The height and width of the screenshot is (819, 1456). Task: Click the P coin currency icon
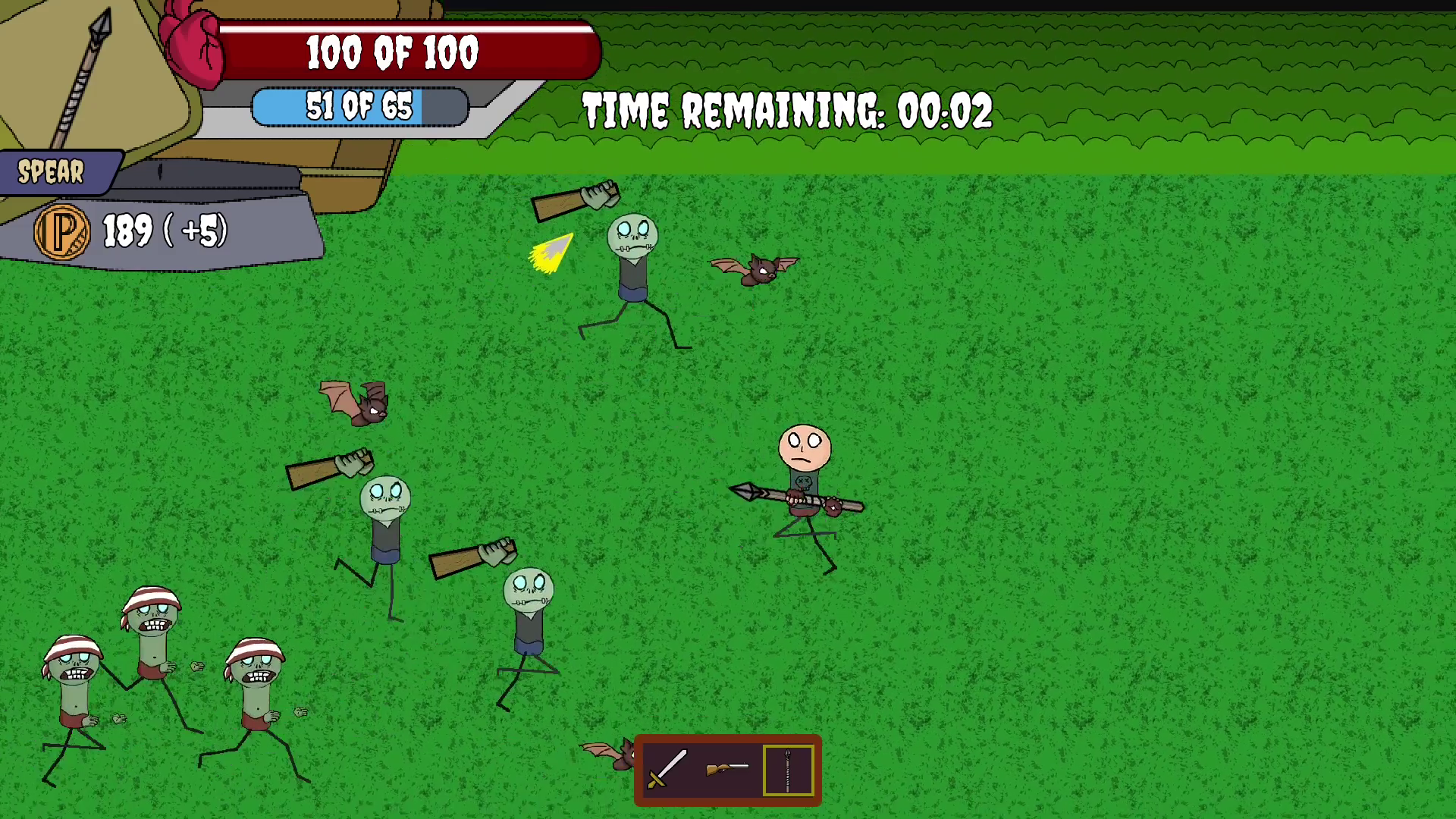pos(64,231)
